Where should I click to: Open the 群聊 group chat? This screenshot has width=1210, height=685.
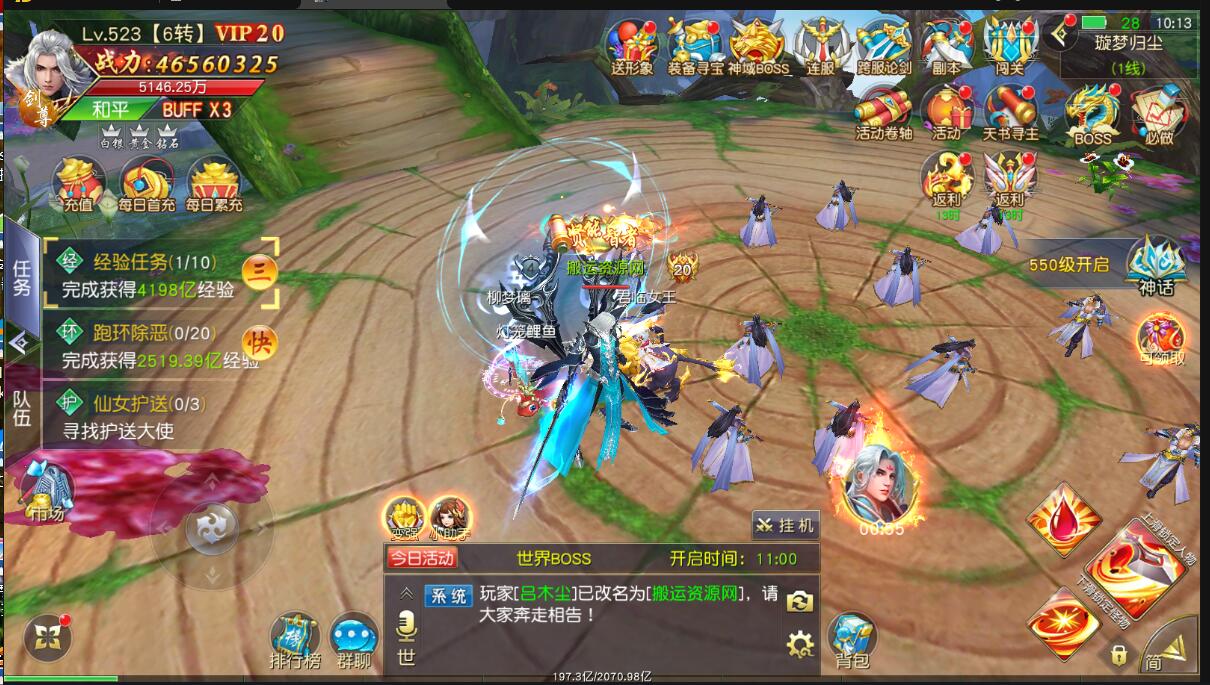point(354,640)
